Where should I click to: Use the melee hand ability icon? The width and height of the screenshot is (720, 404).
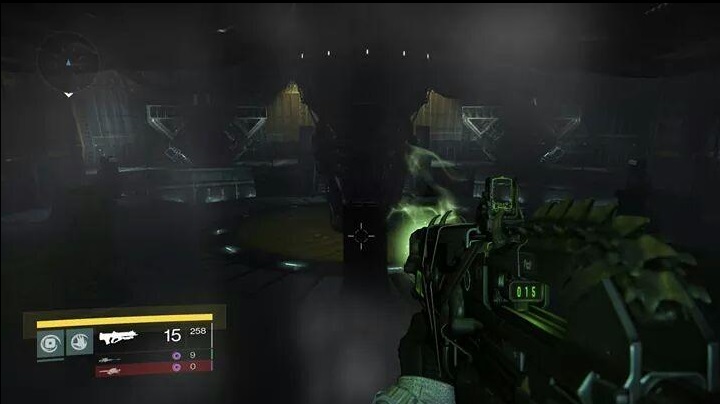coord(80,343)
